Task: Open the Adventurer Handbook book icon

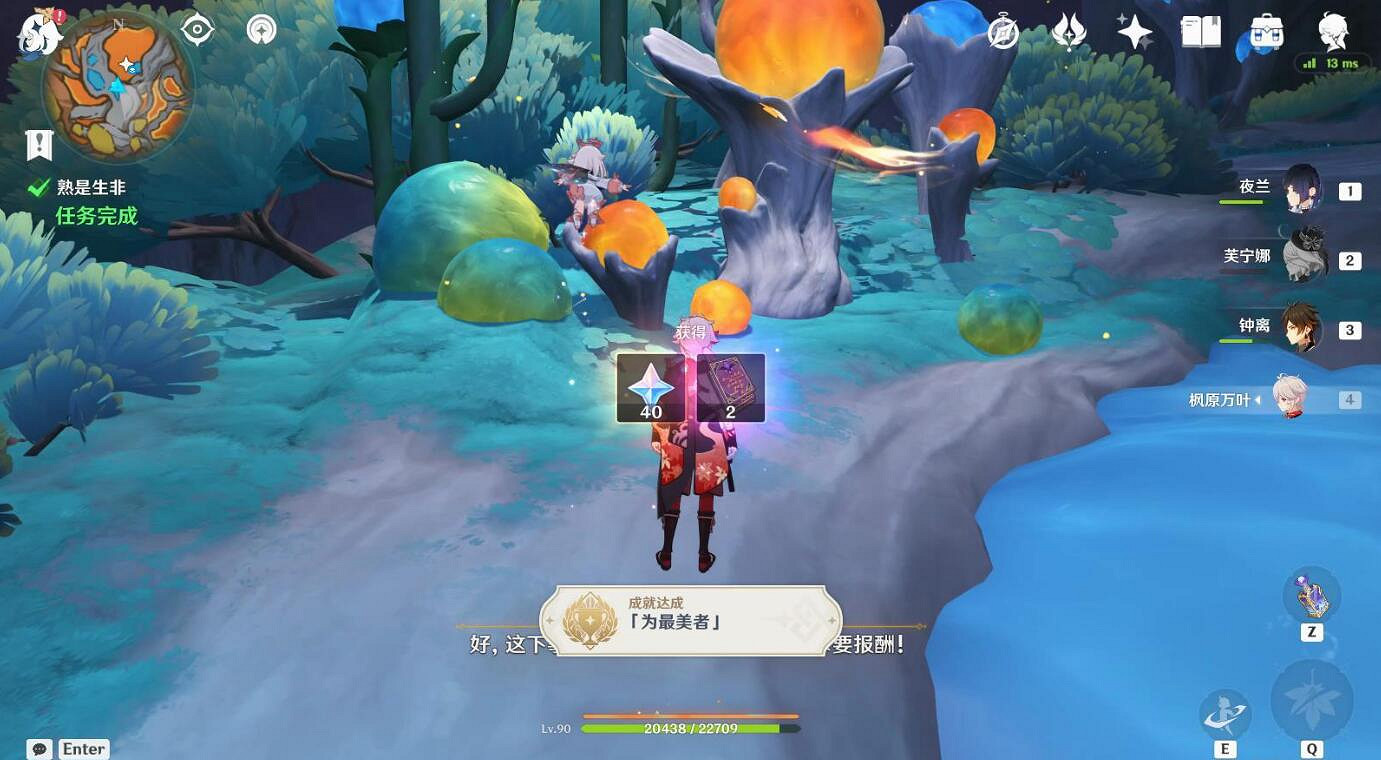Action: coord(1199,30)
